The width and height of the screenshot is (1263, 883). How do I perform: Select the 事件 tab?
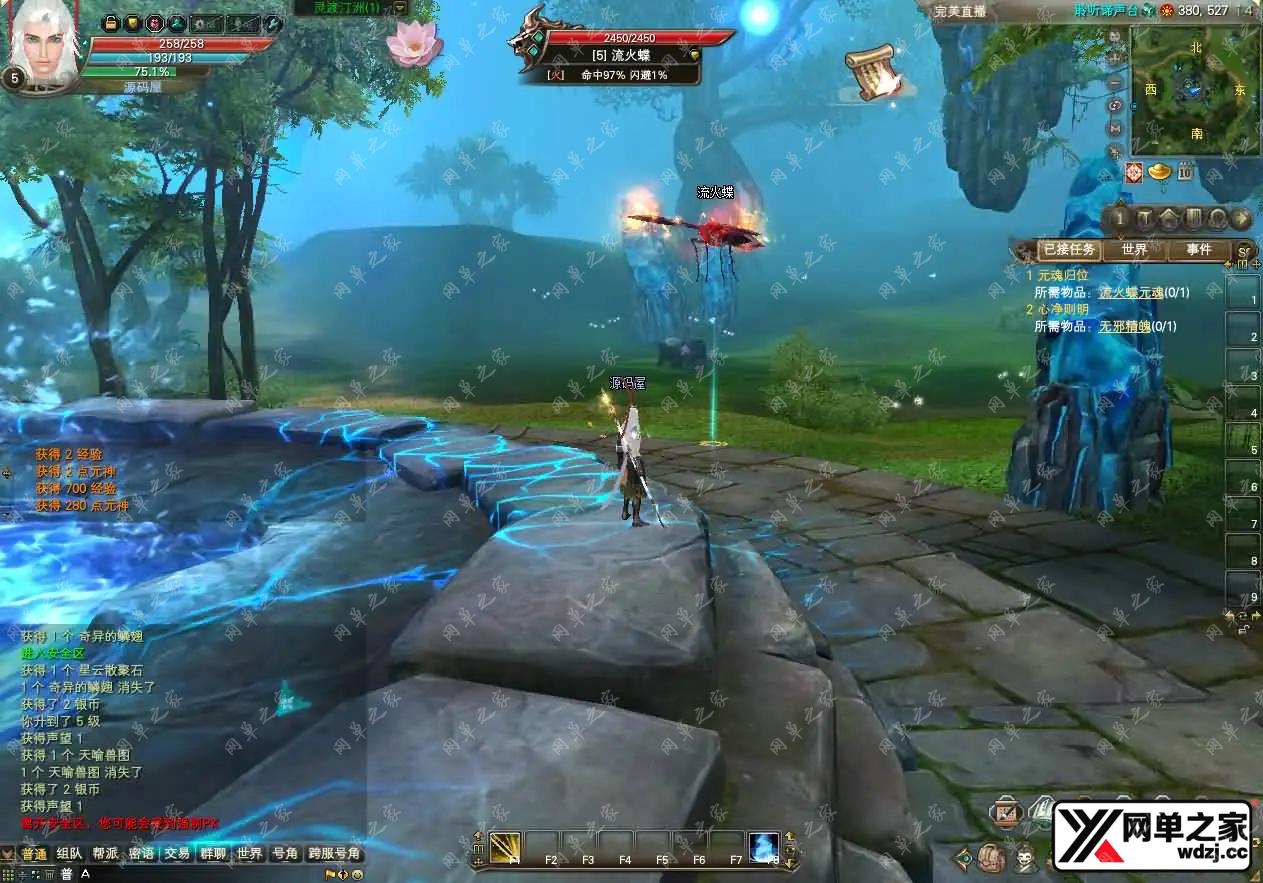point(1198,250)
